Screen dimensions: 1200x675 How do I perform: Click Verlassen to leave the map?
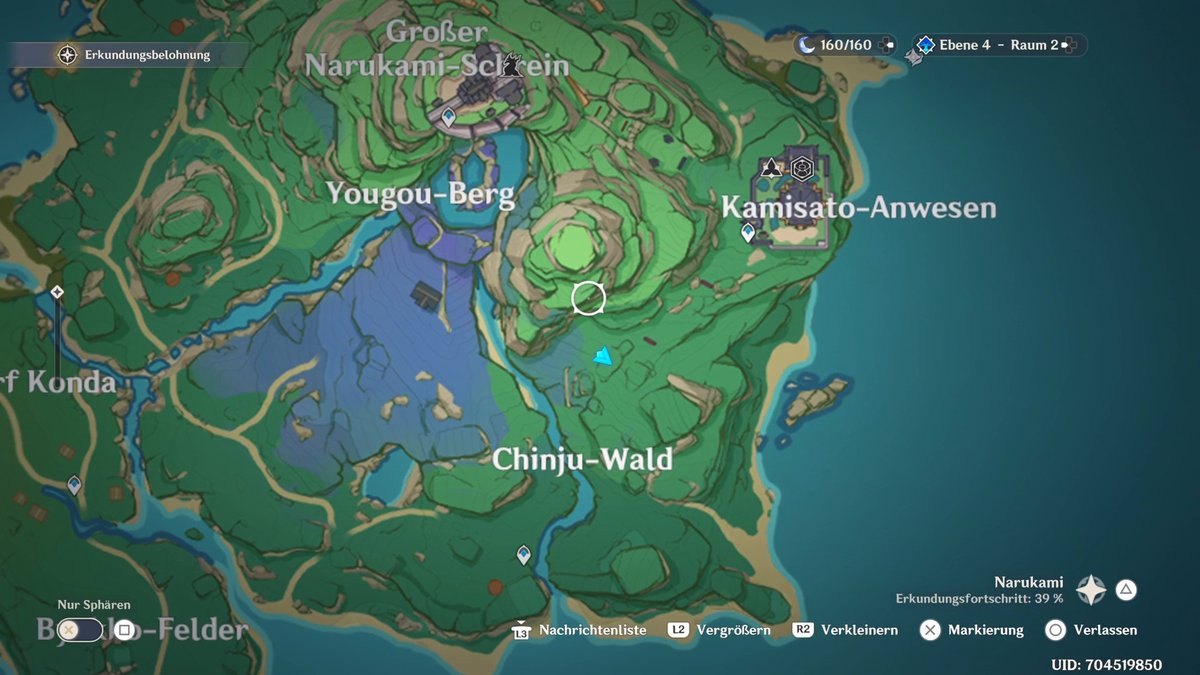pos(1055,630)
